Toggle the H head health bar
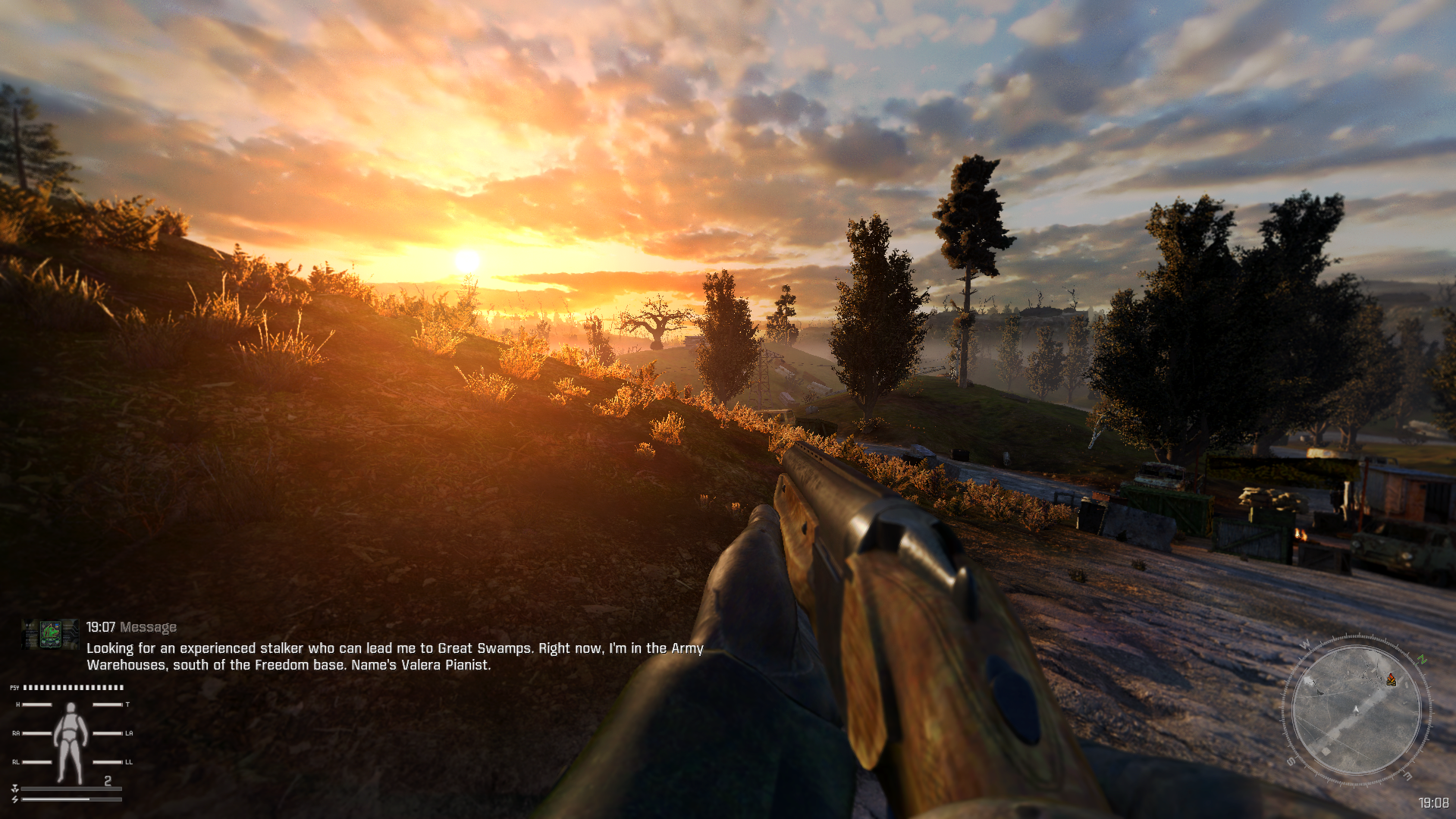 pyautogui.click(x=37, y=704)
